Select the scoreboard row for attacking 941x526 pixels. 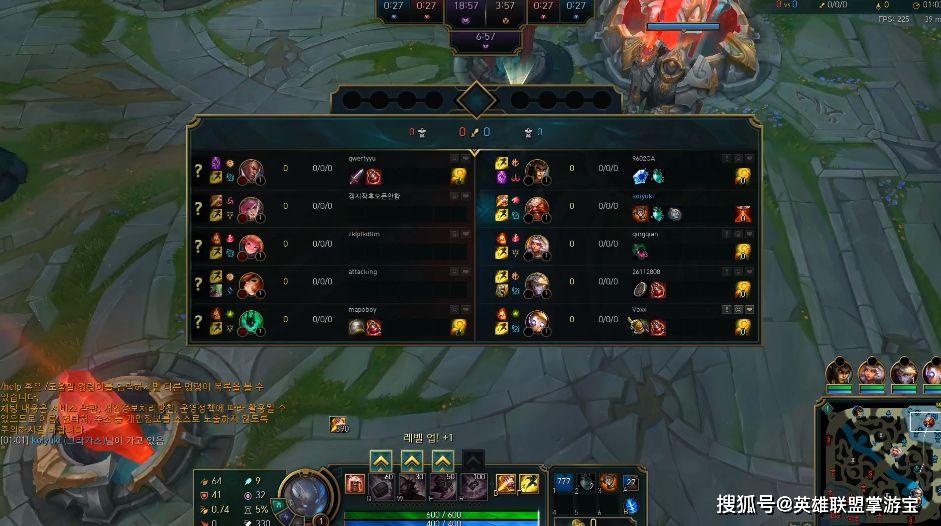[330, 281]
